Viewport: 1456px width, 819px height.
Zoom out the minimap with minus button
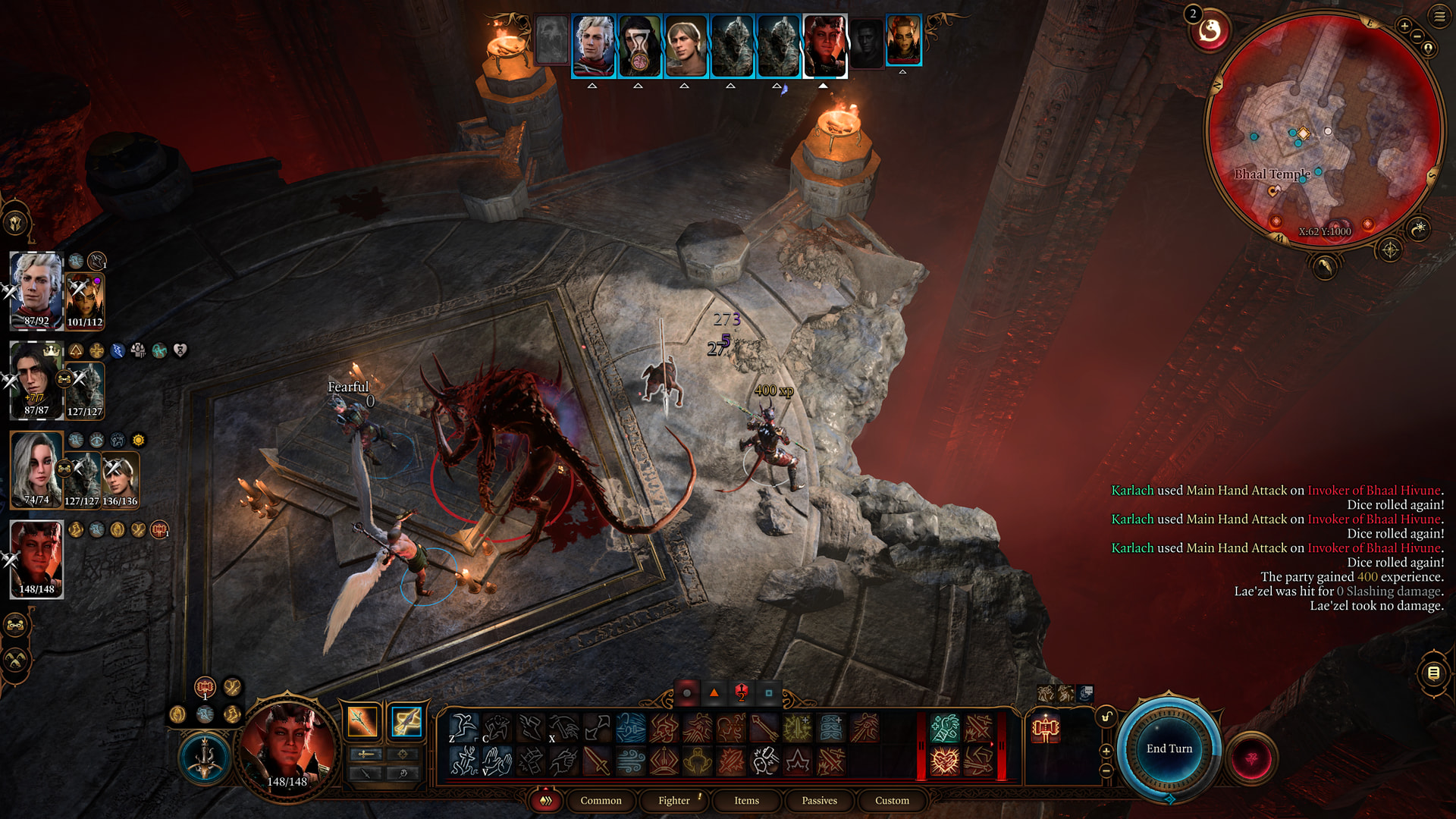point(1417,36)
